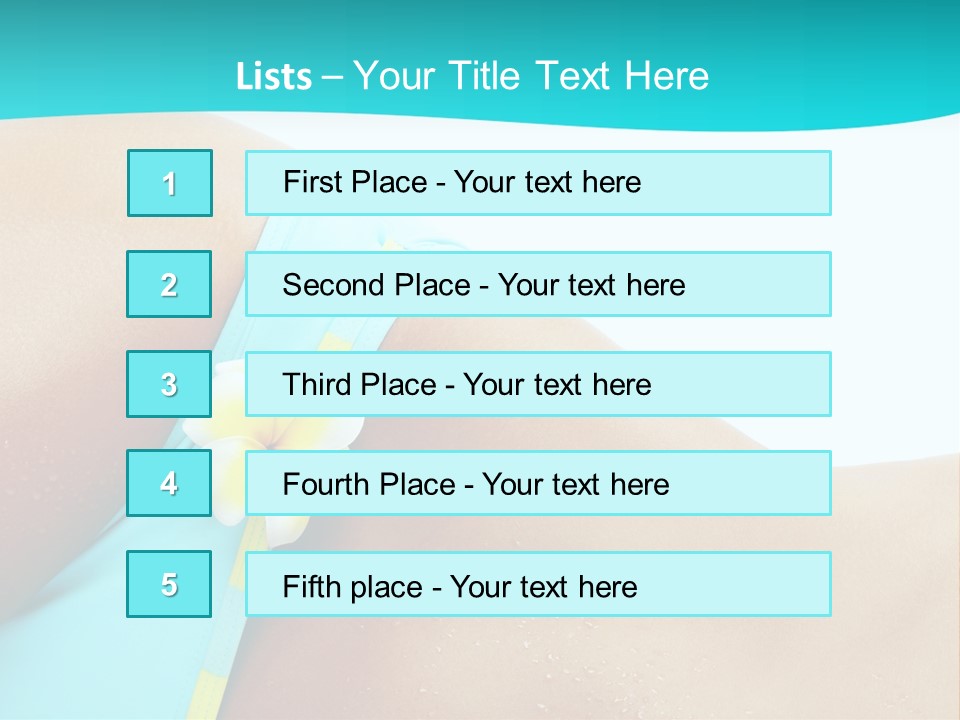Choose the Second Place text row
Viewport: 960px width, 720px height.
(538, 284)
